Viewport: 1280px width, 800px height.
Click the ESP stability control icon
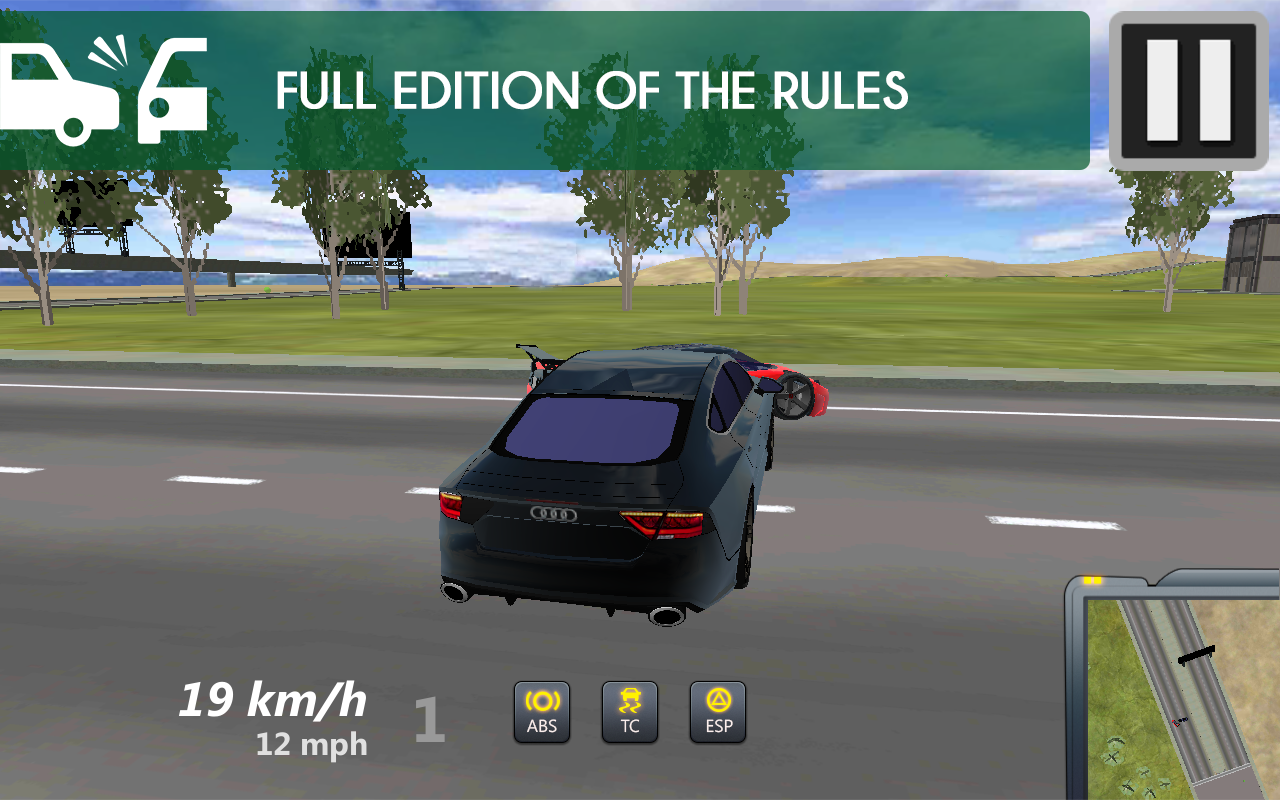tap(717, 712)
